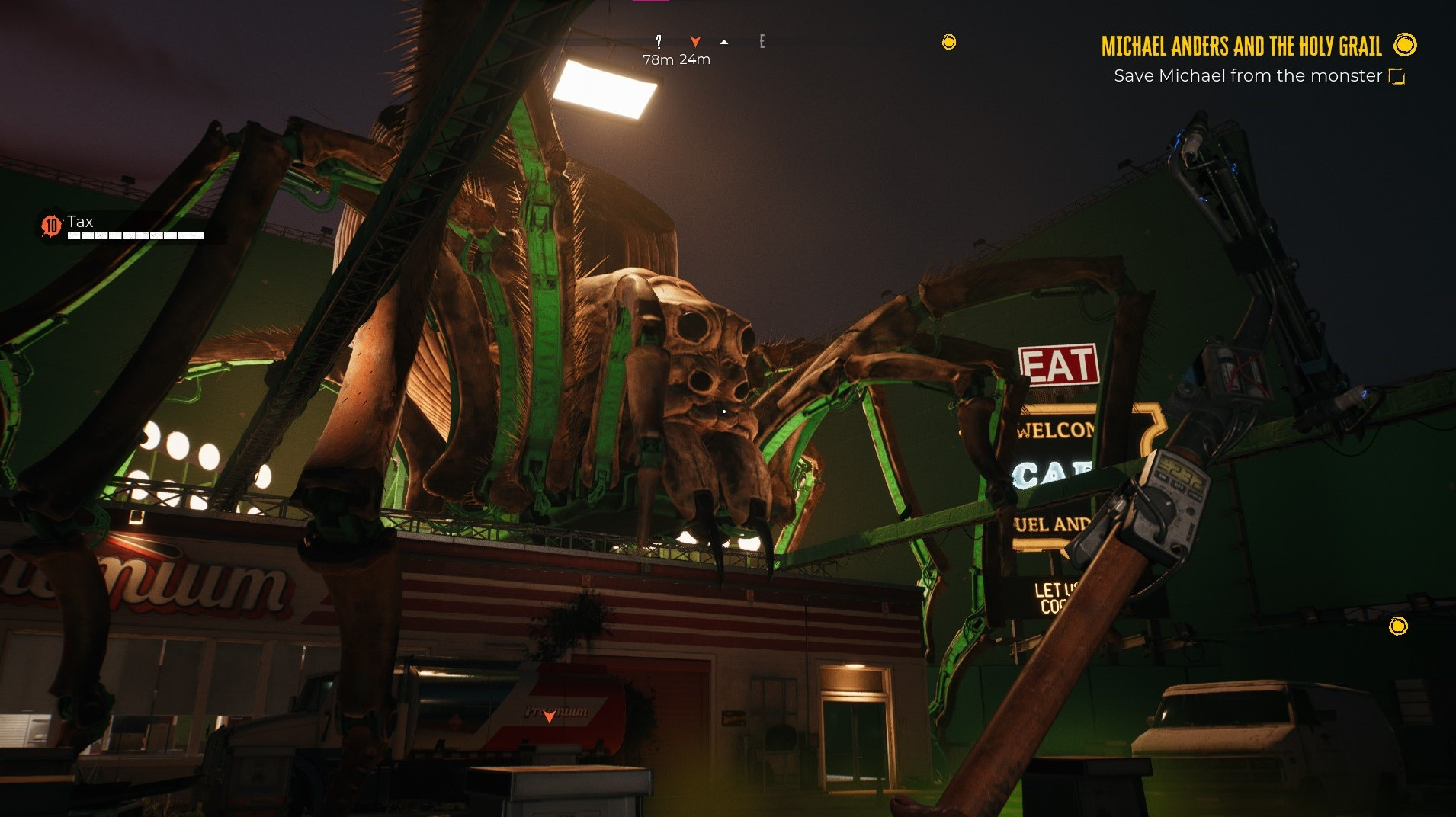This screenshot has width=1456, height=817.
Task: Select the question mark compass marker
Action: click(x=659, y=41)
